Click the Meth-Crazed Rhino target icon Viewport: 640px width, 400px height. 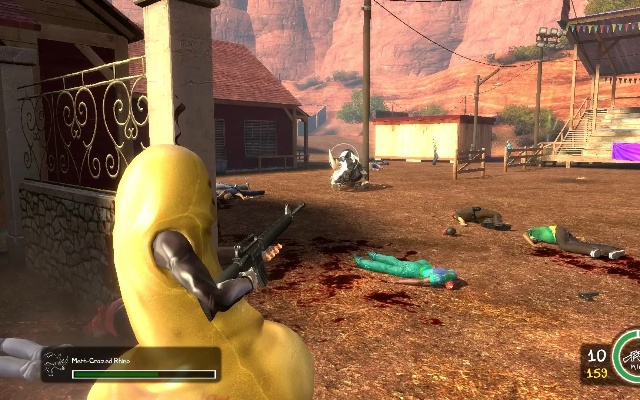click(x=56, y=364)
